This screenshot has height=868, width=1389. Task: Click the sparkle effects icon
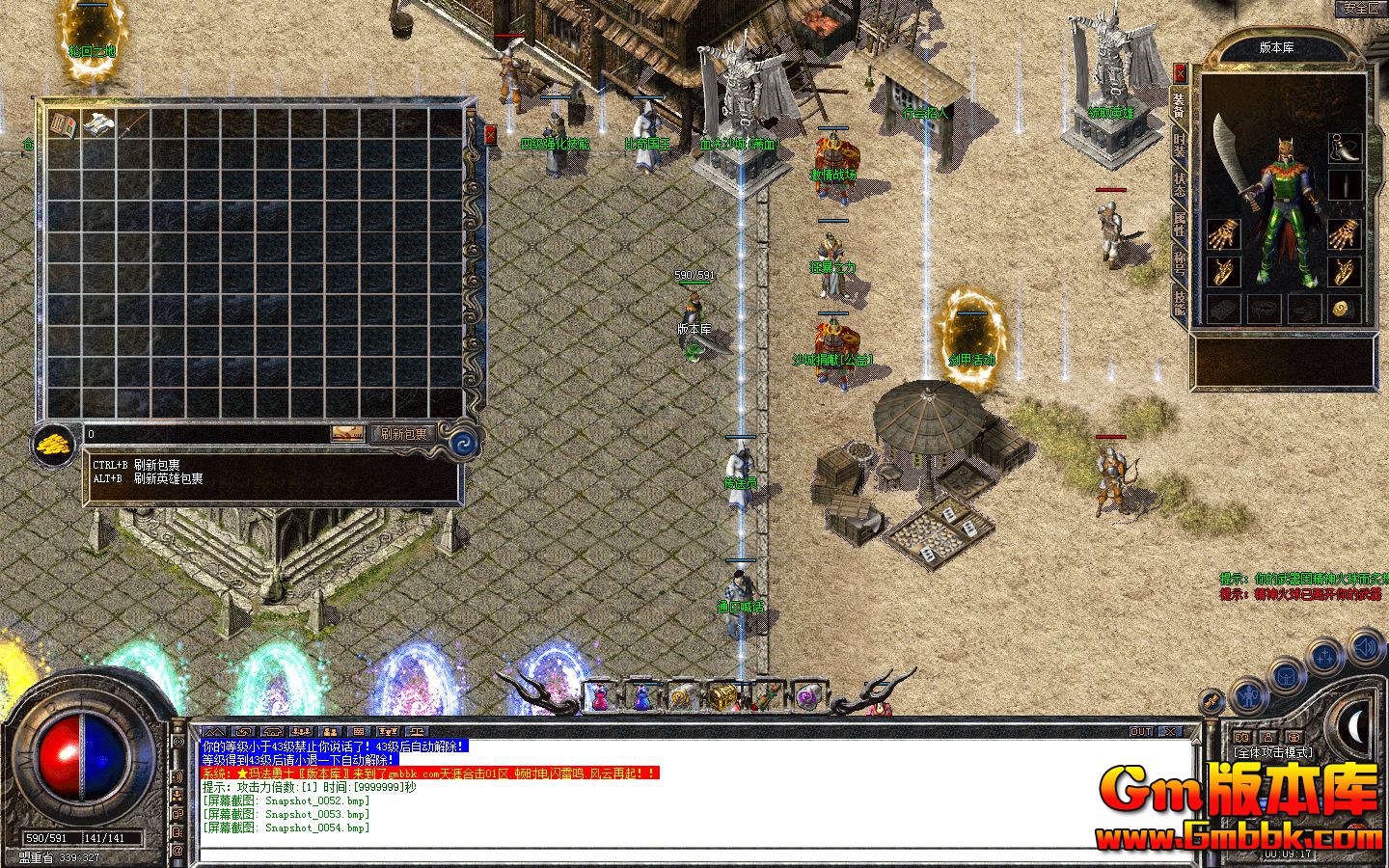[1324, 655]
